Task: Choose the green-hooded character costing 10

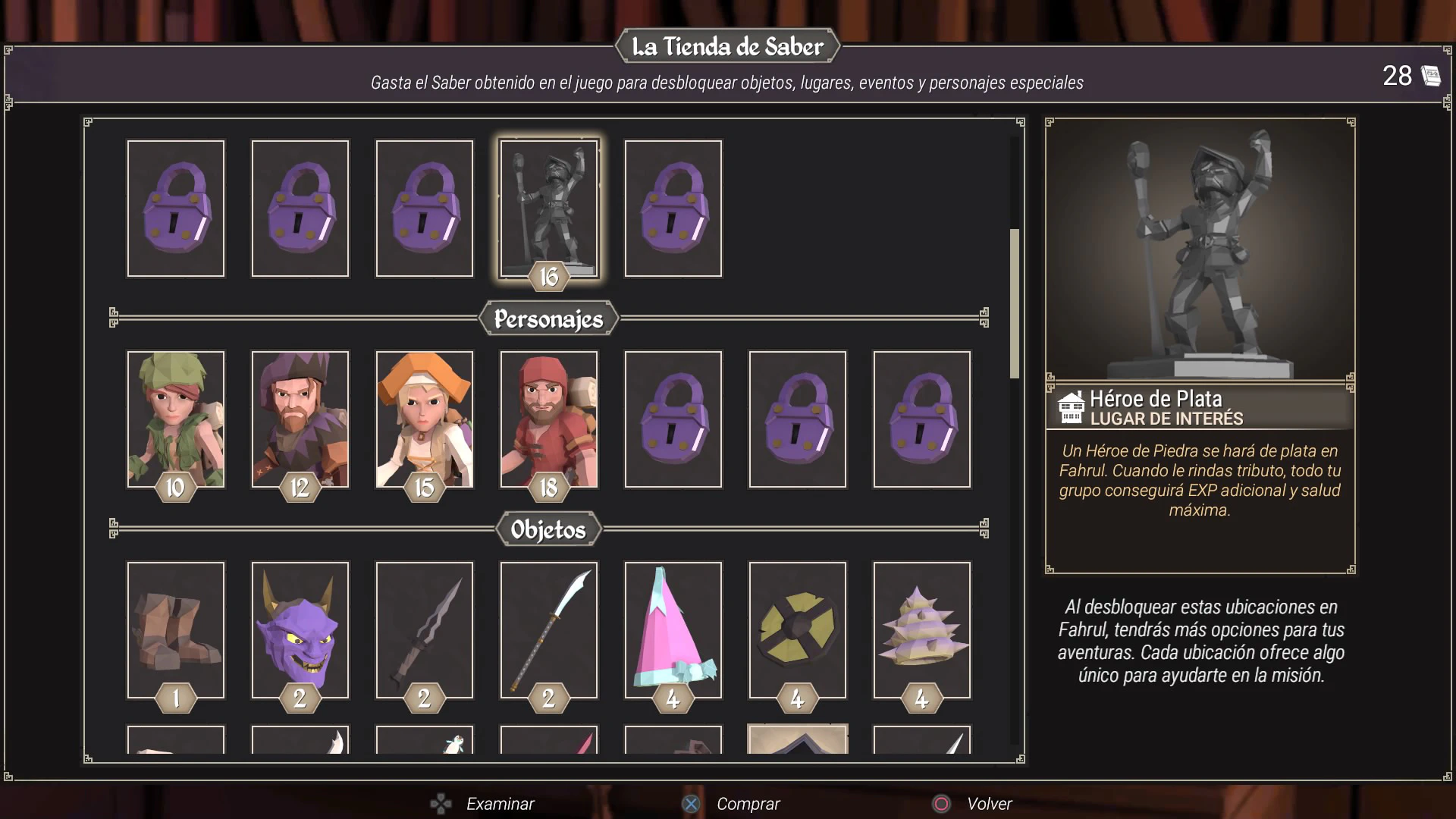Action: (176, 419)
